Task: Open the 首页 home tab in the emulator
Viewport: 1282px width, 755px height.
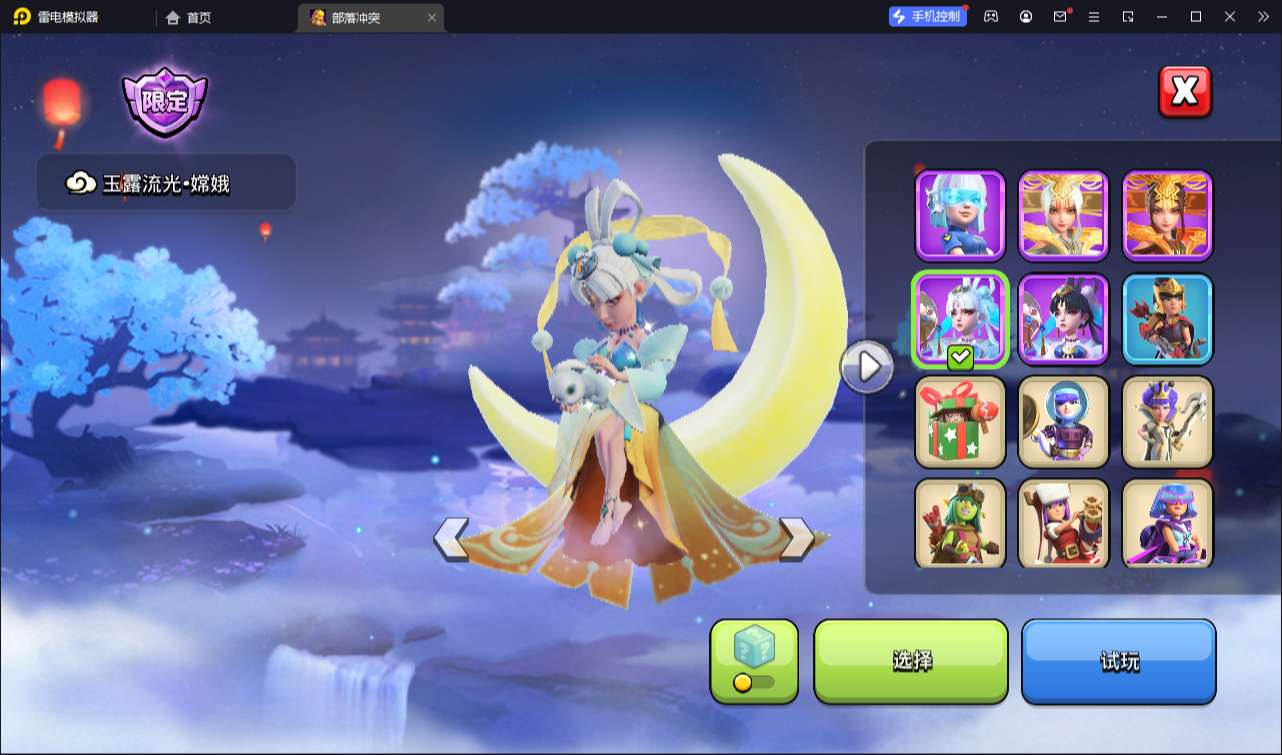Action: point(189,17)
